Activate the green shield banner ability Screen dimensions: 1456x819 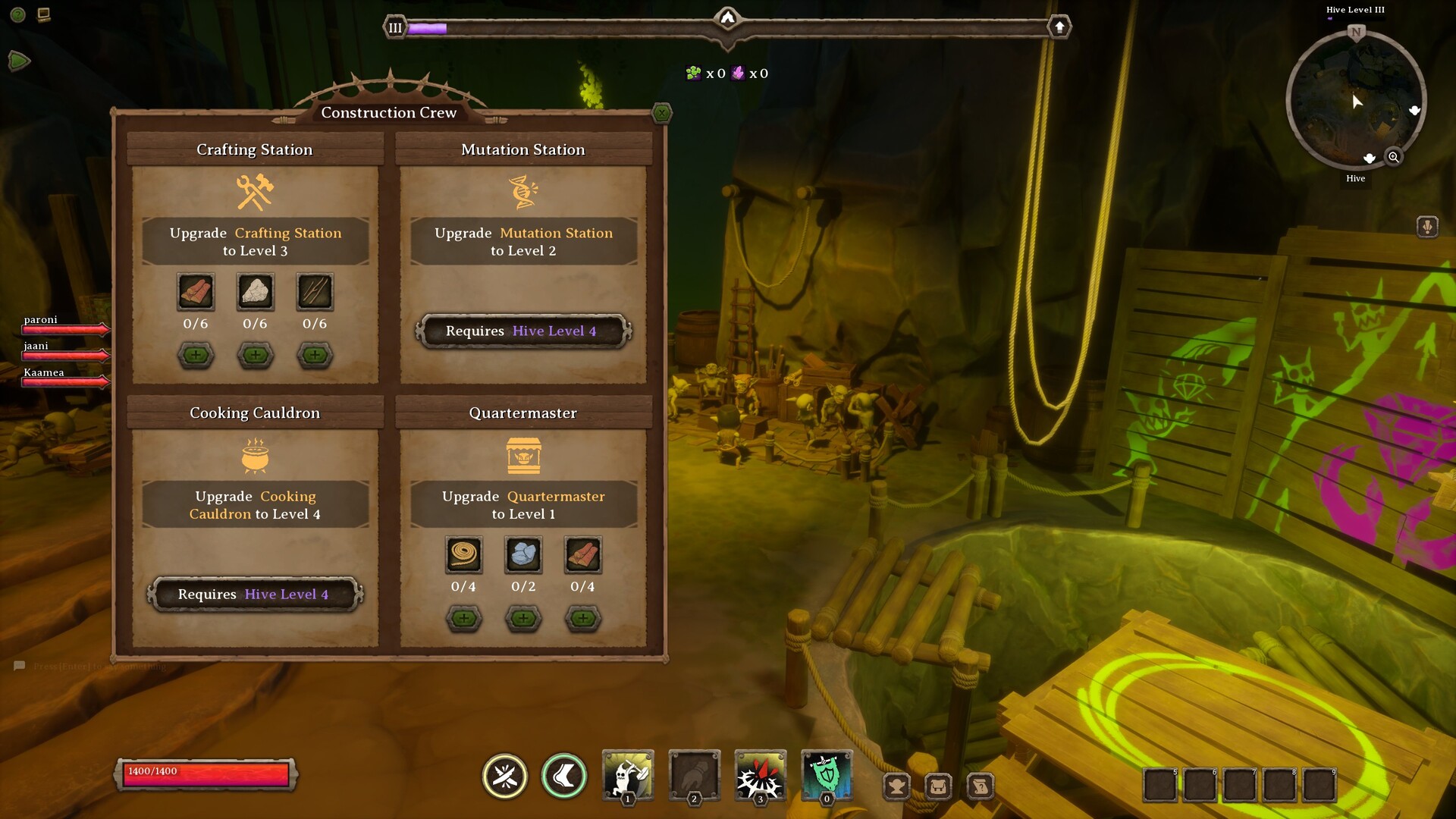(x=827, y=775)
